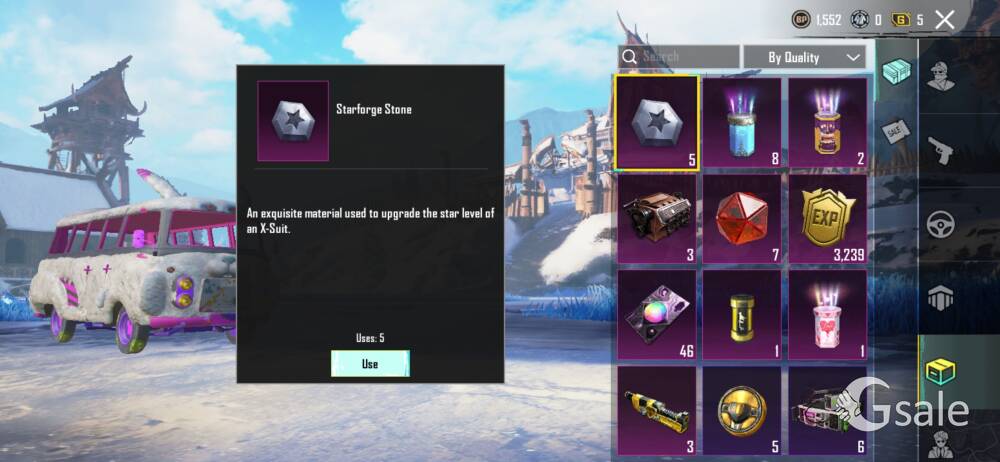
Task: Close the inventory screen
Action: click(x=944, y=19)
